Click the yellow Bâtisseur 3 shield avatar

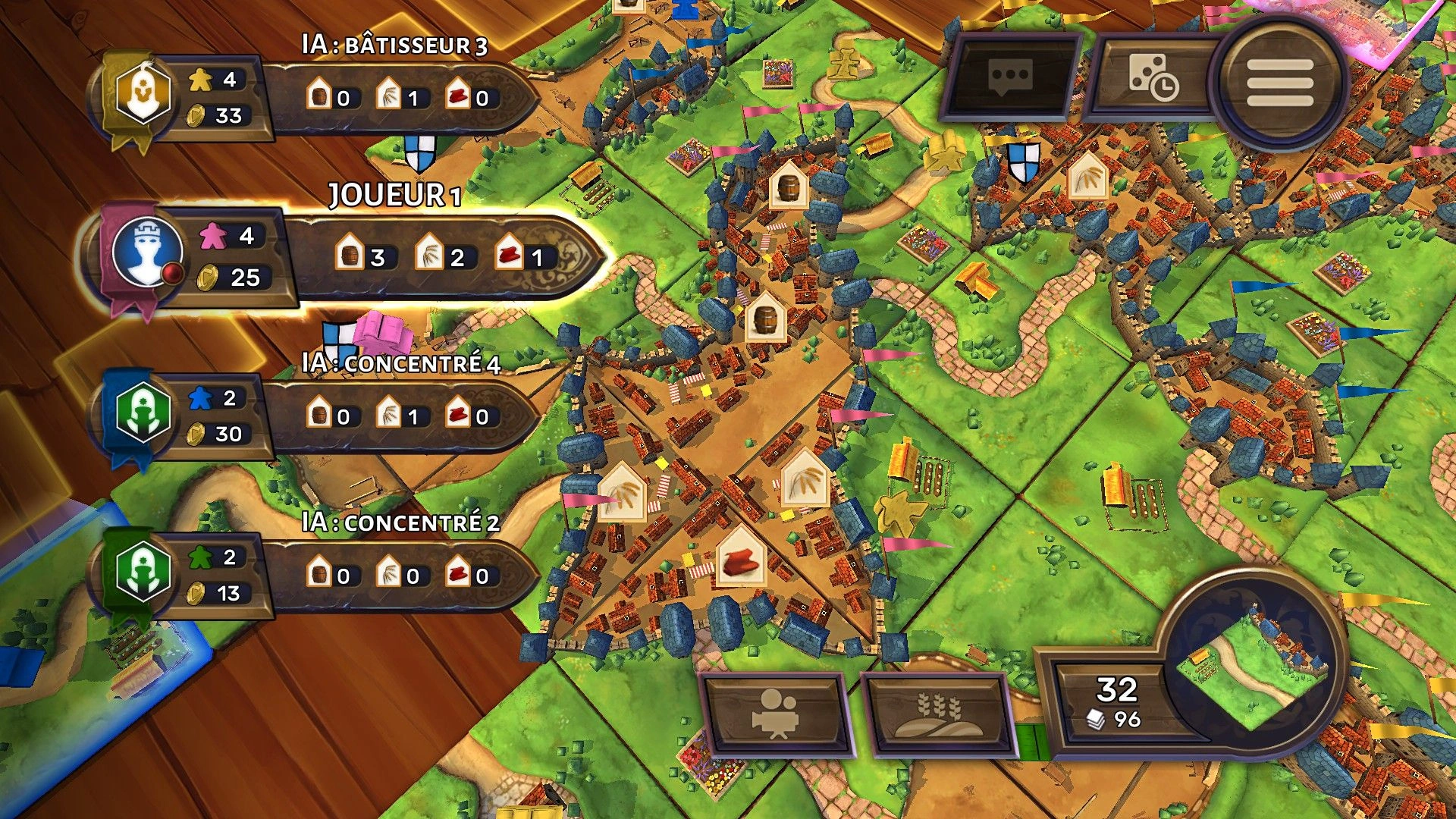coord(142,94)
